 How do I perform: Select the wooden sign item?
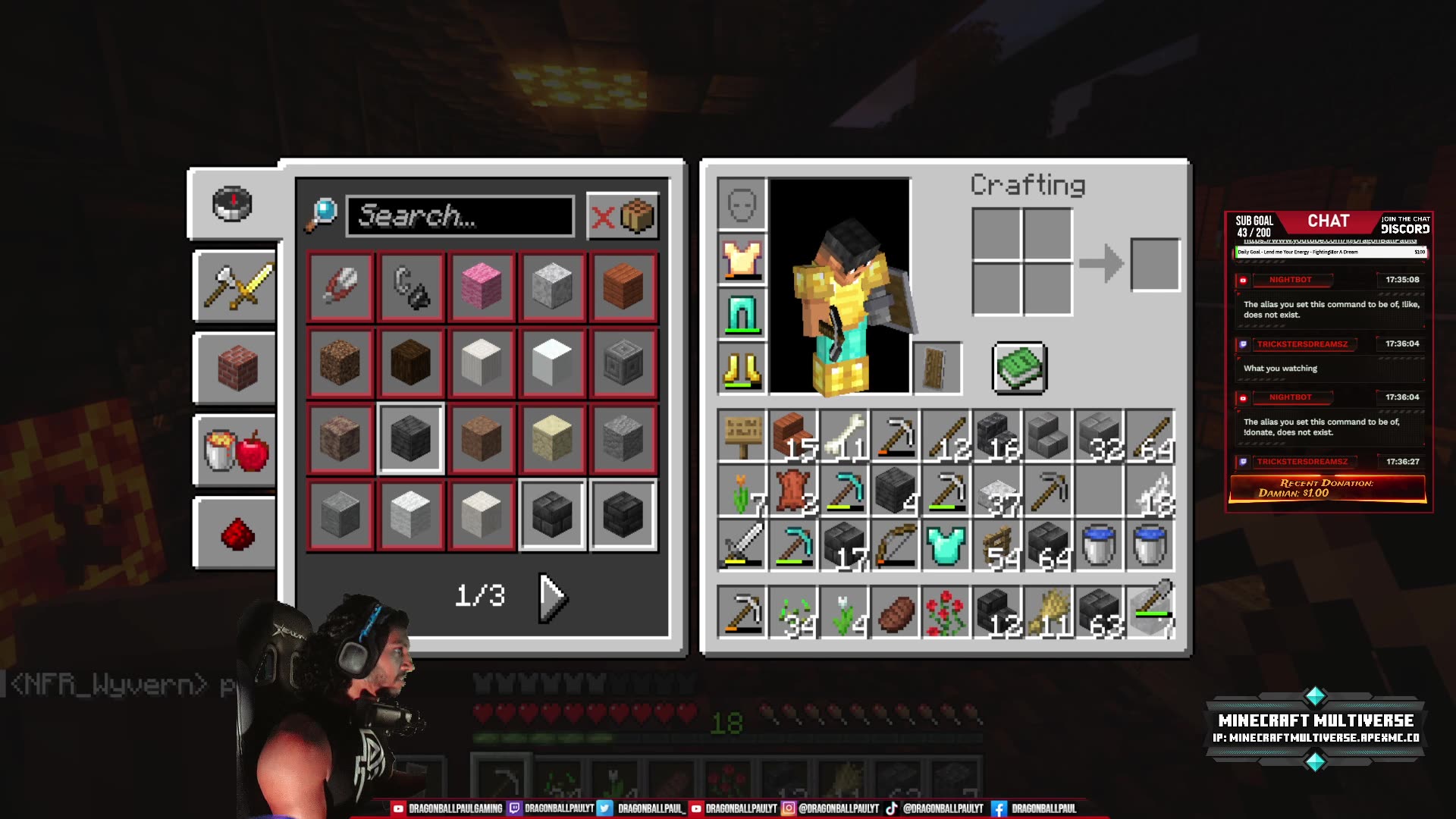[x=742, y=438]
